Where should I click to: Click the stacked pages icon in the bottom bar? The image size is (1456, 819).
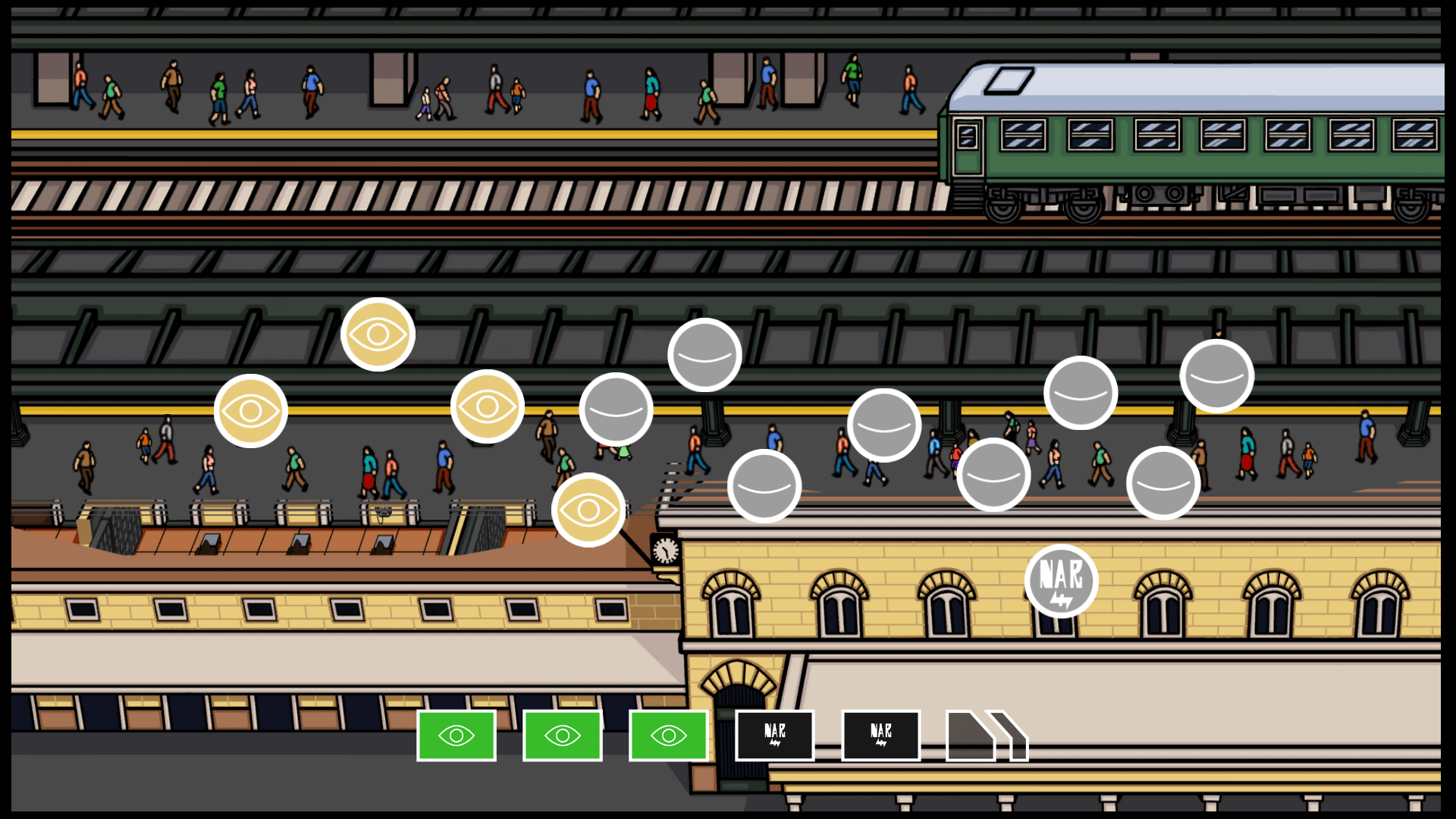[986, 736]
